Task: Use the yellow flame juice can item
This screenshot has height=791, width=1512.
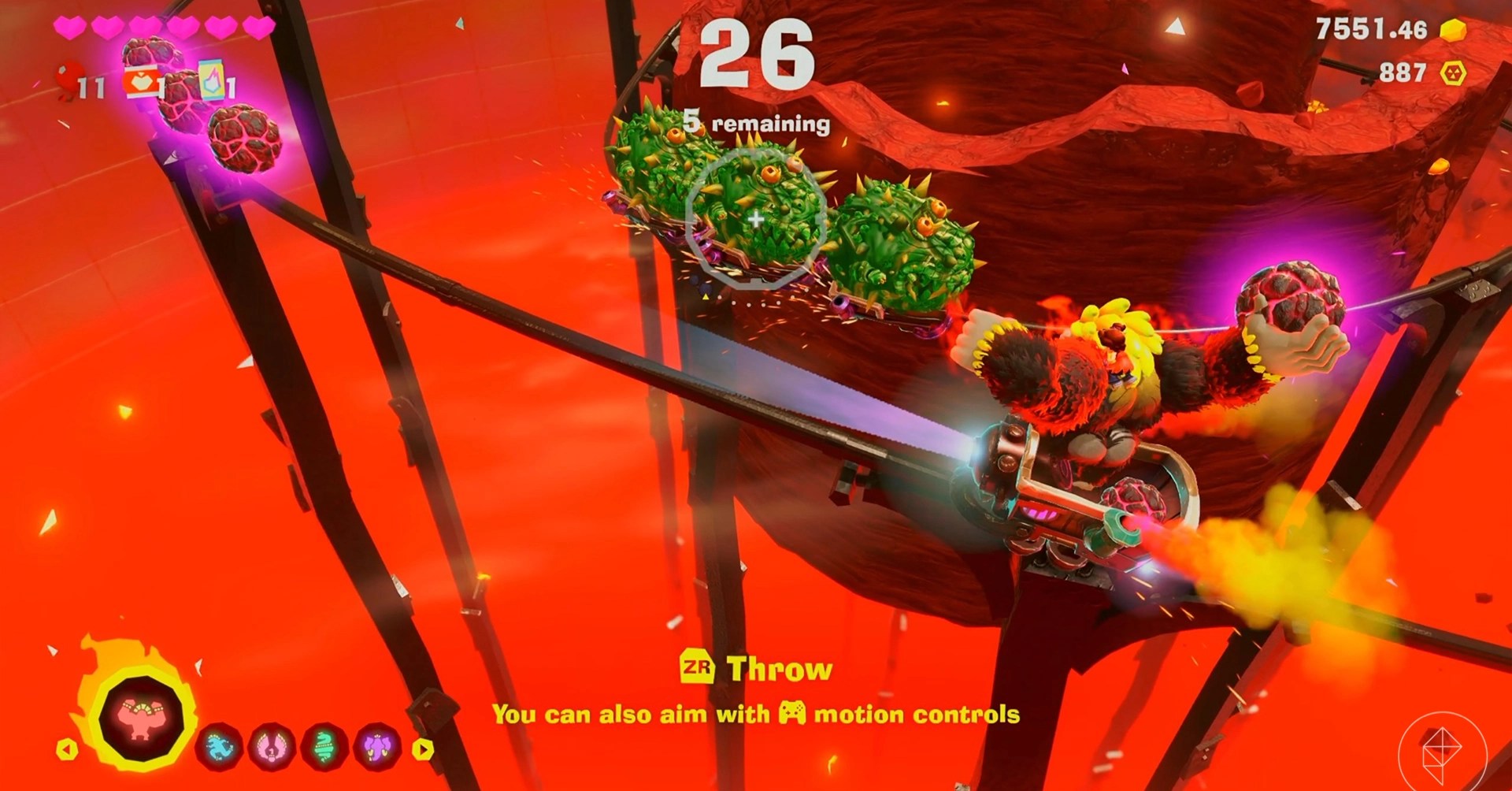Action: pos(211,80)
